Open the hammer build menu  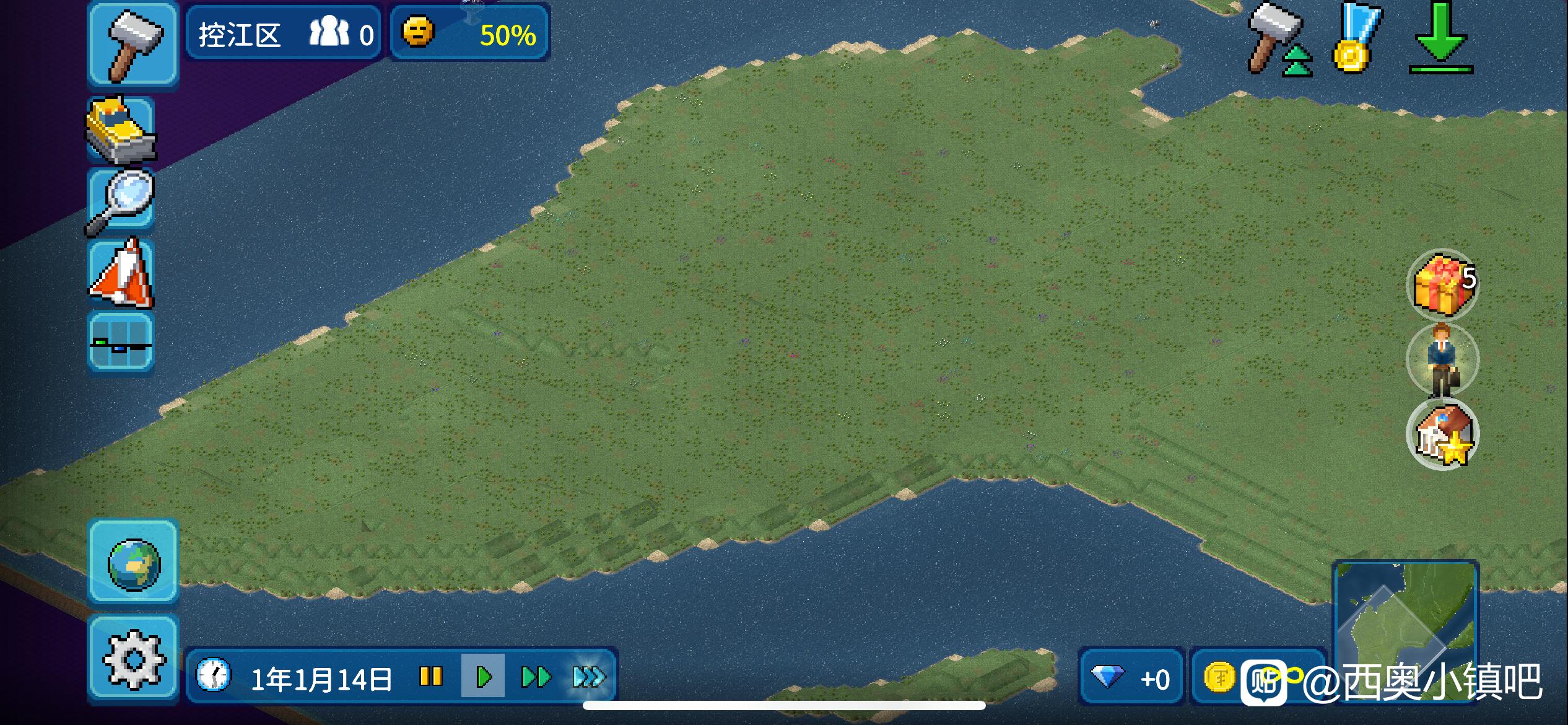133,45
